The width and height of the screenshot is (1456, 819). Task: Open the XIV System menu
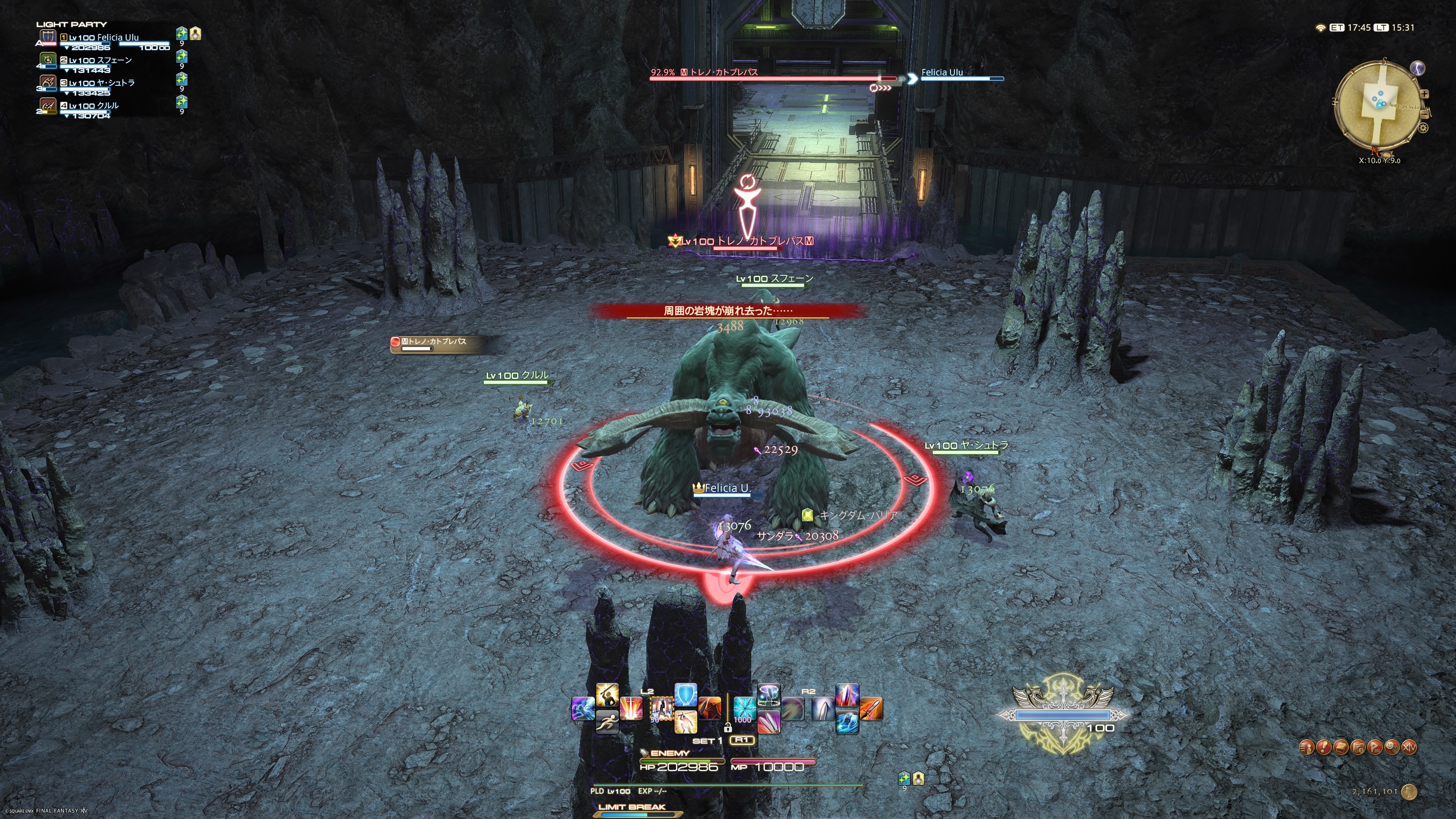click(1409, 747)
